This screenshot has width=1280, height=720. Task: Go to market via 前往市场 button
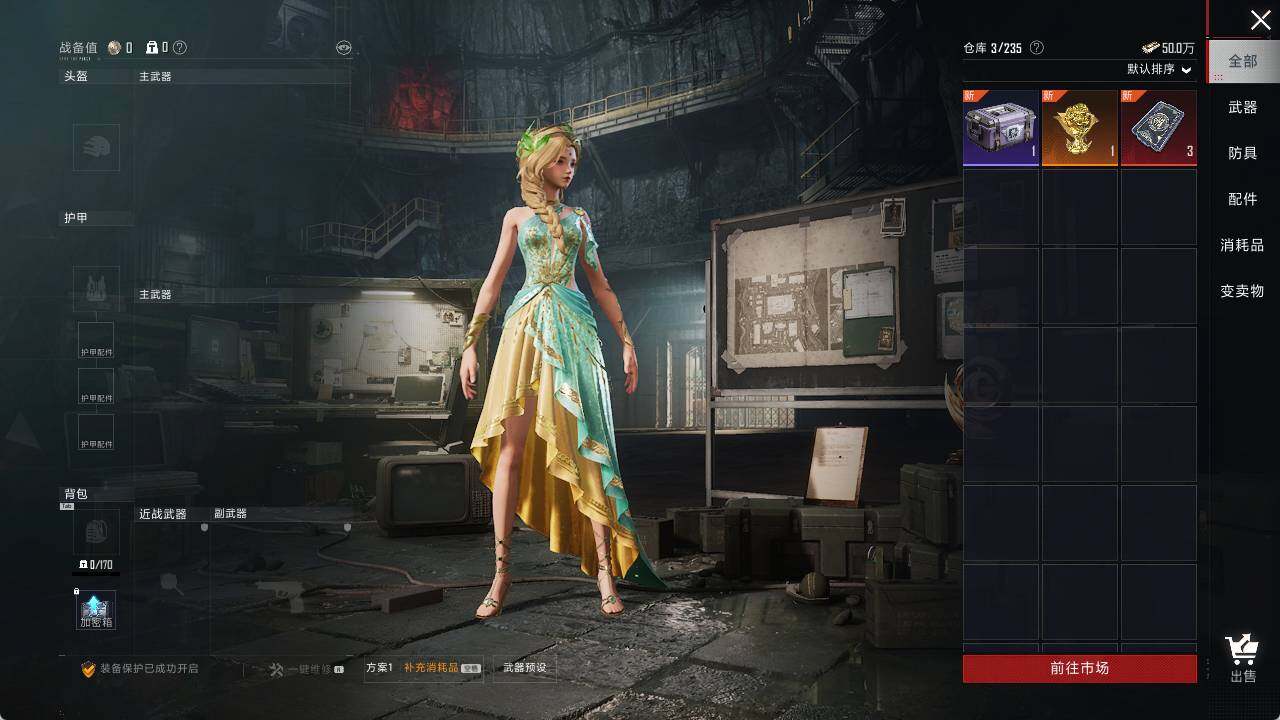click(1079, 668)
